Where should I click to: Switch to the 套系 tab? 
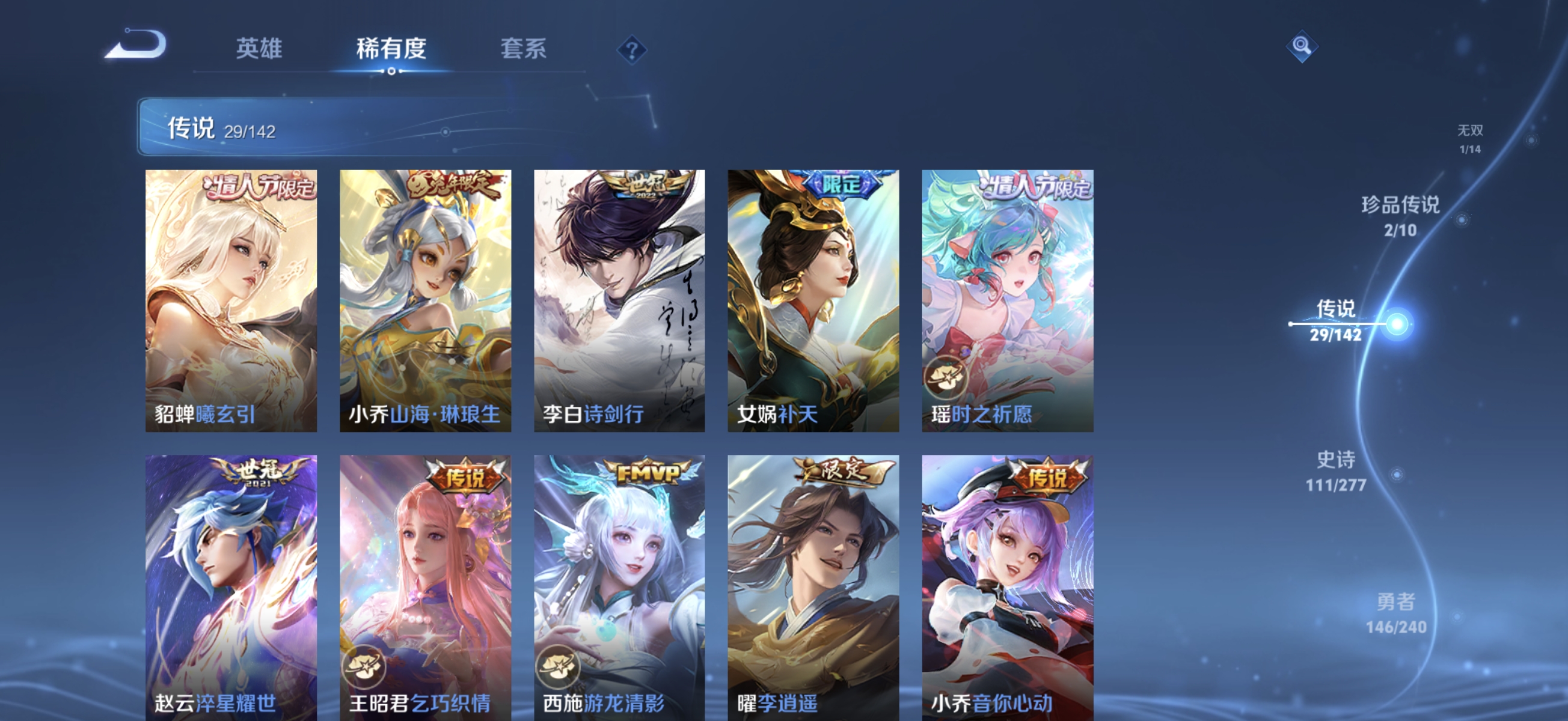[524, 50]
